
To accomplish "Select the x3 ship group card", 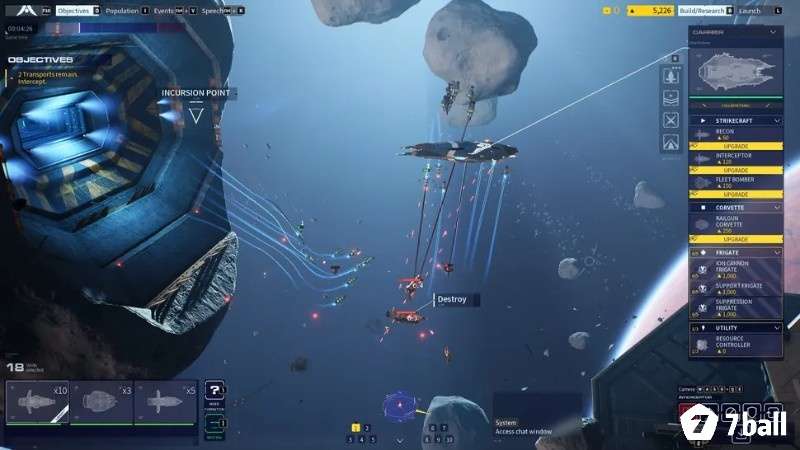I will click(101, 402).
